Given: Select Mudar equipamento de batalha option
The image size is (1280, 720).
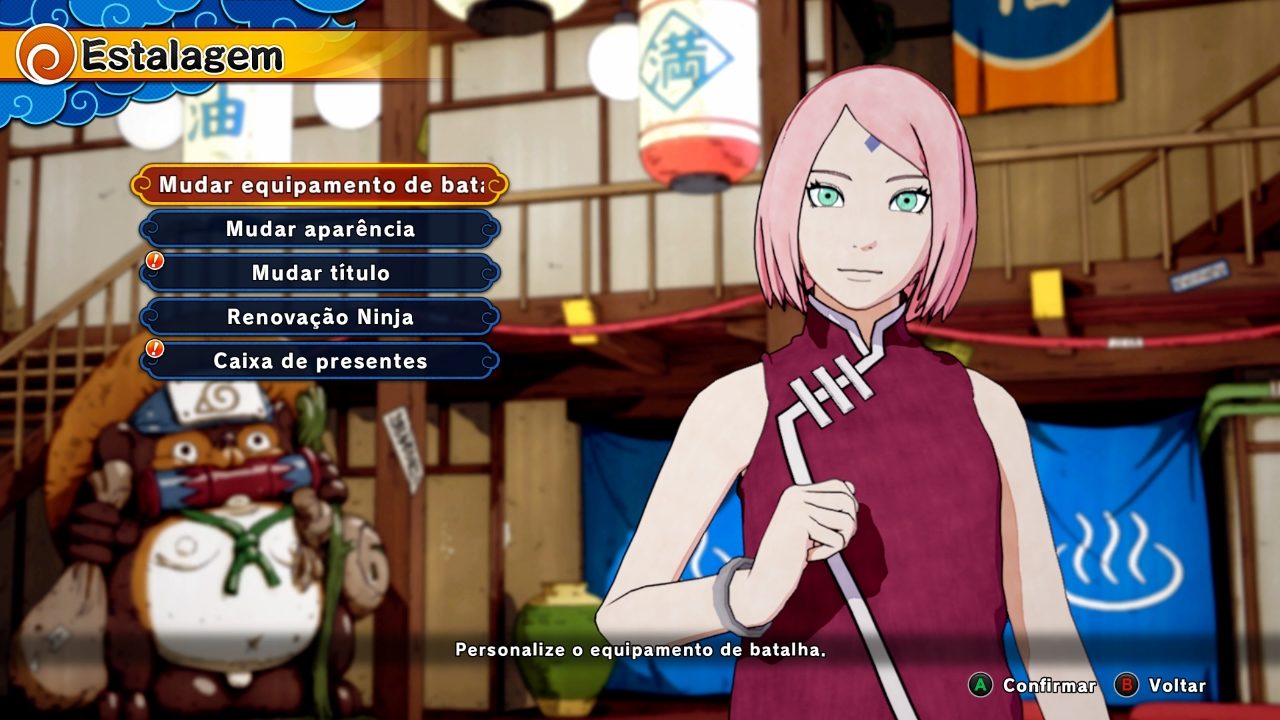Looking at the screenshot, I should [x=320, y=185].
